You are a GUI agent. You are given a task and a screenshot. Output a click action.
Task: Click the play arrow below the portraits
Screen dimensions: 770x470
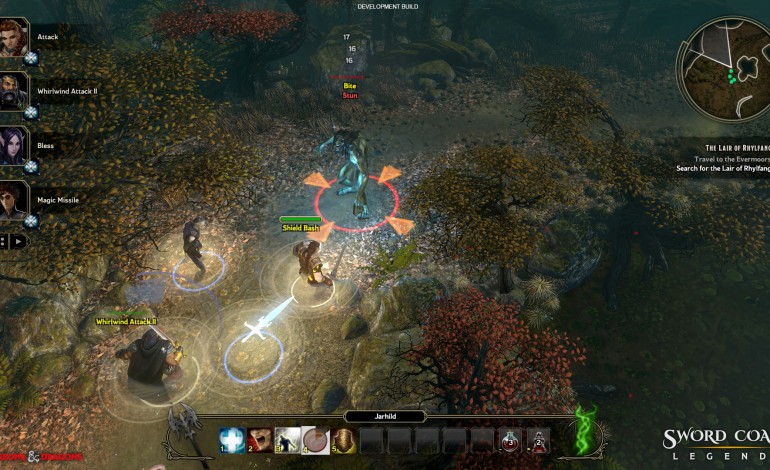pyautogui.click(x=19, y=241)
